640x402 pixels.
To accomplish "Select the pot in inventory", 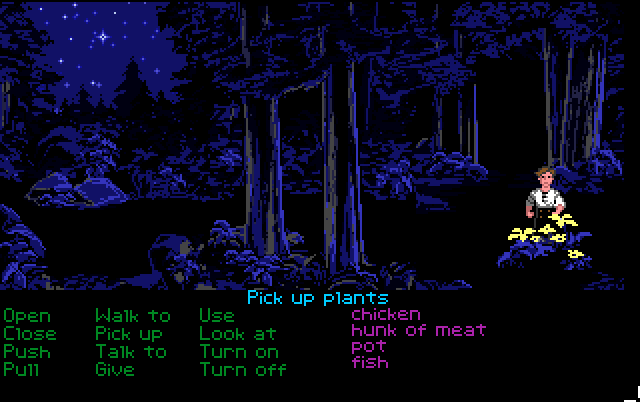I will [x=368, y=346].
